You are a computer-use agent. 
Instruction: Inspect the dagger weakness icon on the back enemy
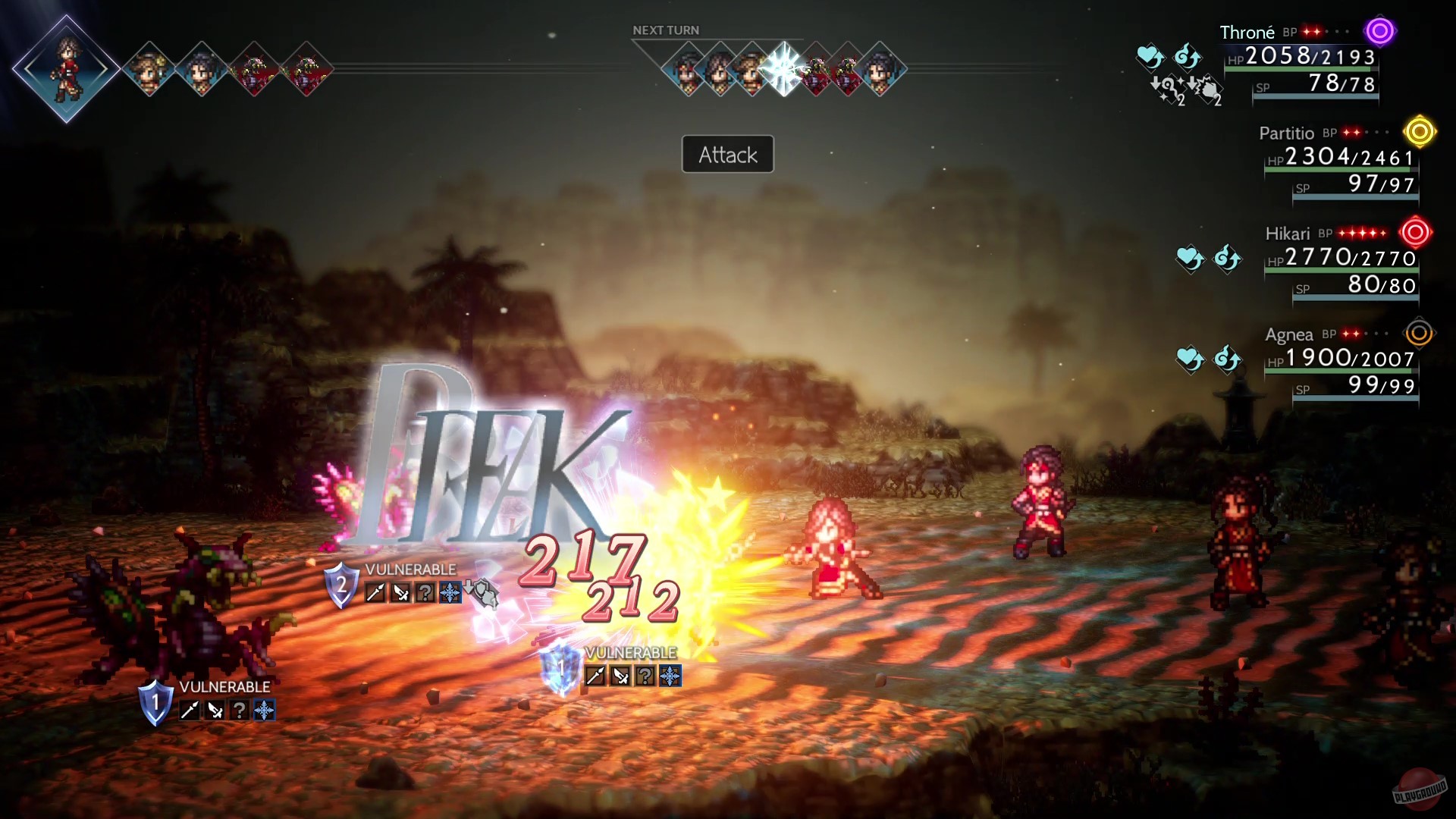point(216,711)
